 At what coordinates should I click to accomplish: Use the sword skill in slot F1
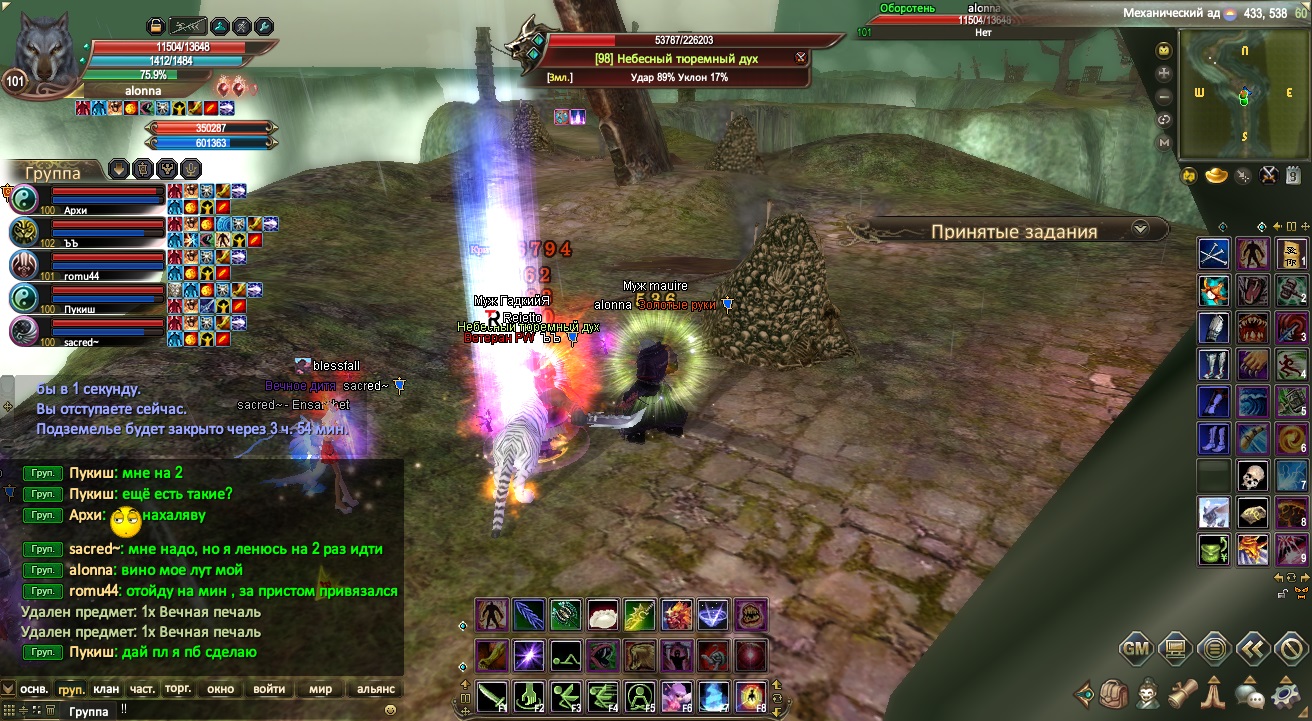(x=490, y=695)
